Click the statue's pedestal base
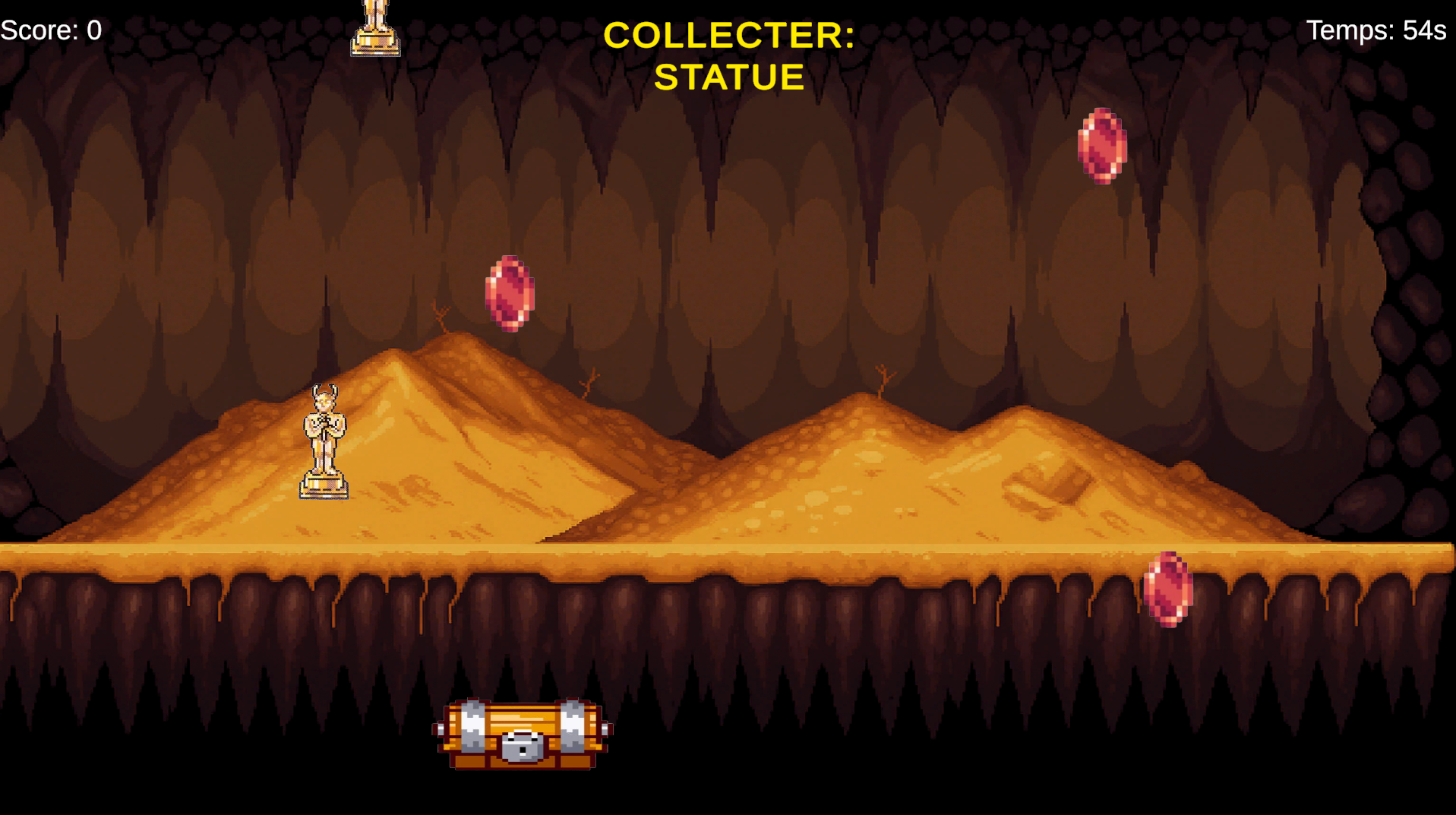Screen dimensions: 1456x815 [326, 487]
